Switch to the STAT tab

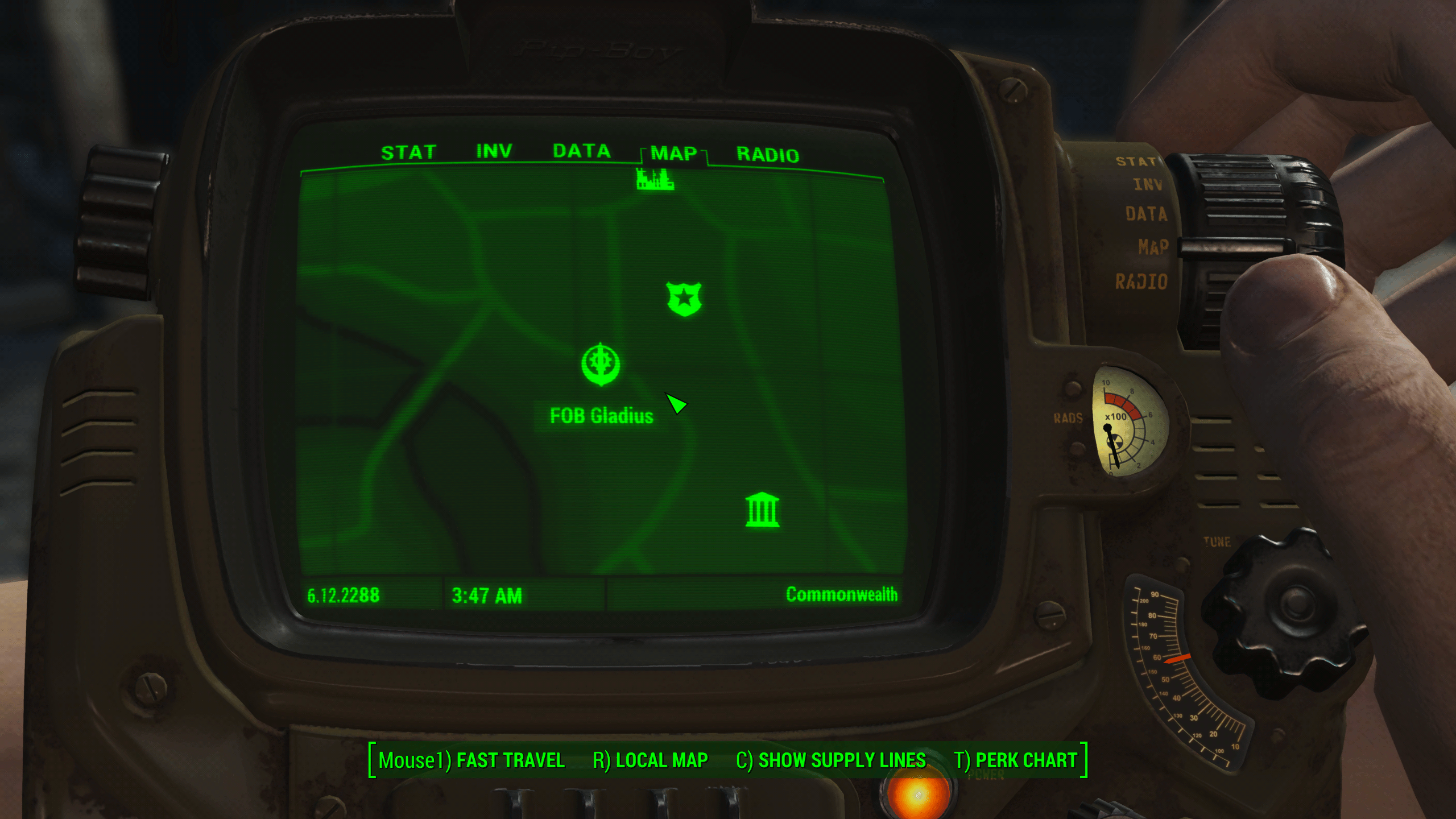tap(408, 152)
